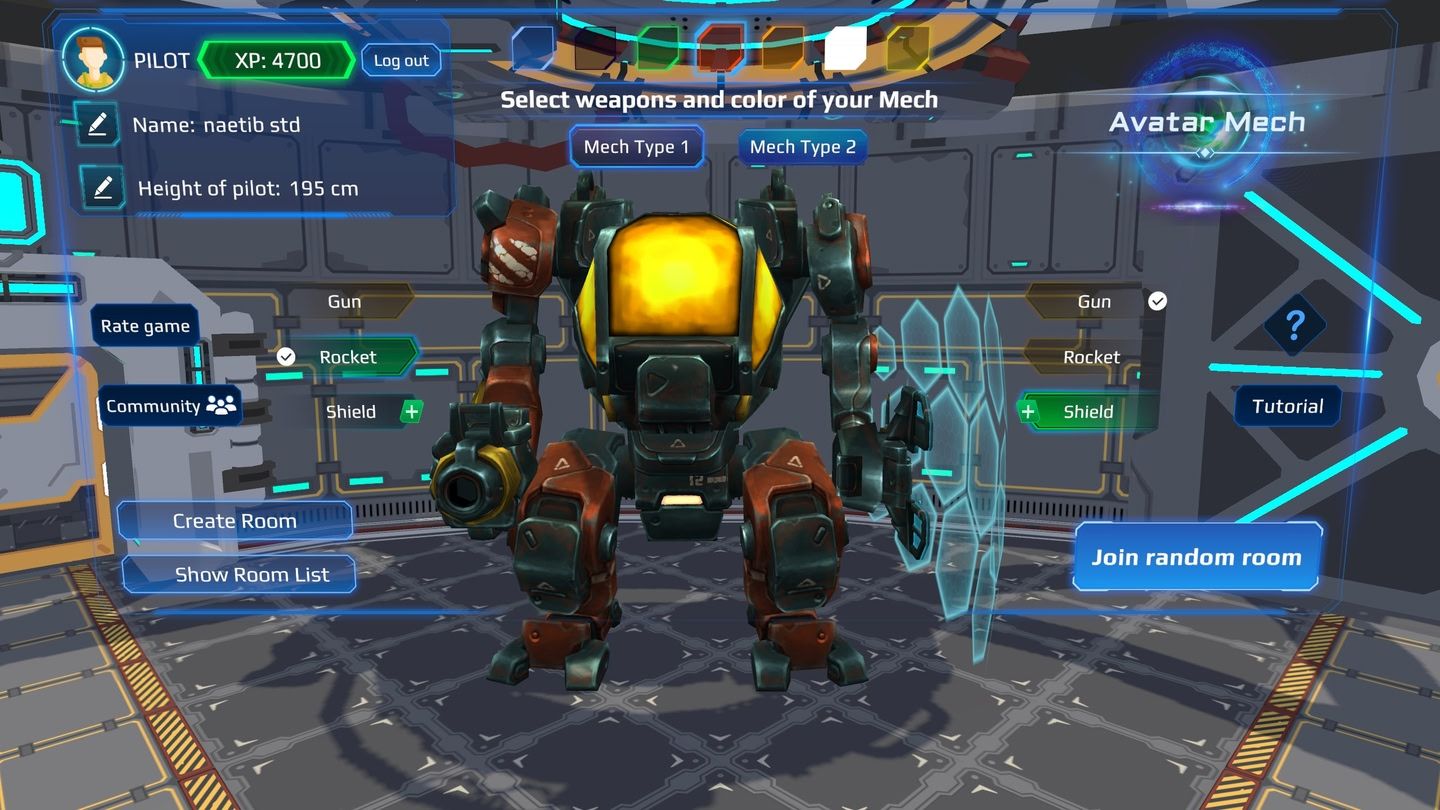Click the pilot avatar icon

pos(92,60)
